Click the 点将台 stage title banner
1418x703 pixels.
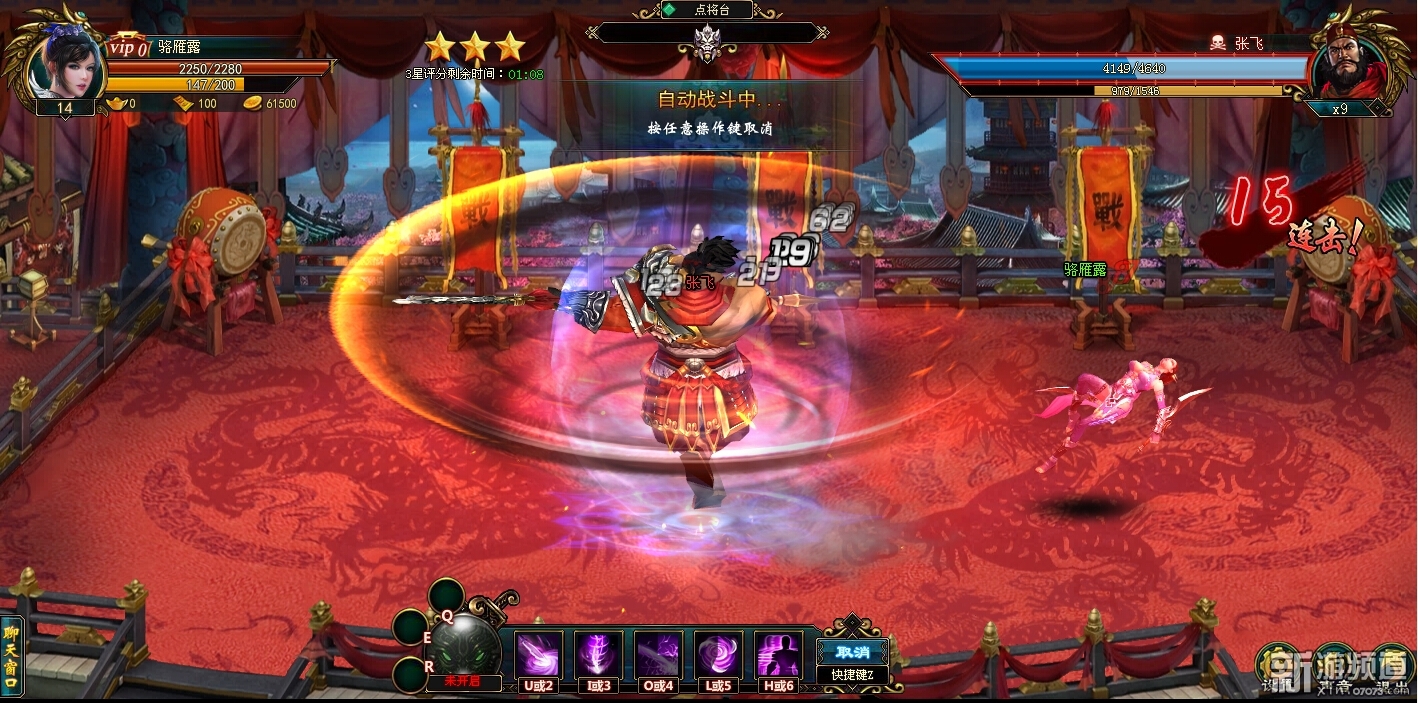click(x=709, y=10)
